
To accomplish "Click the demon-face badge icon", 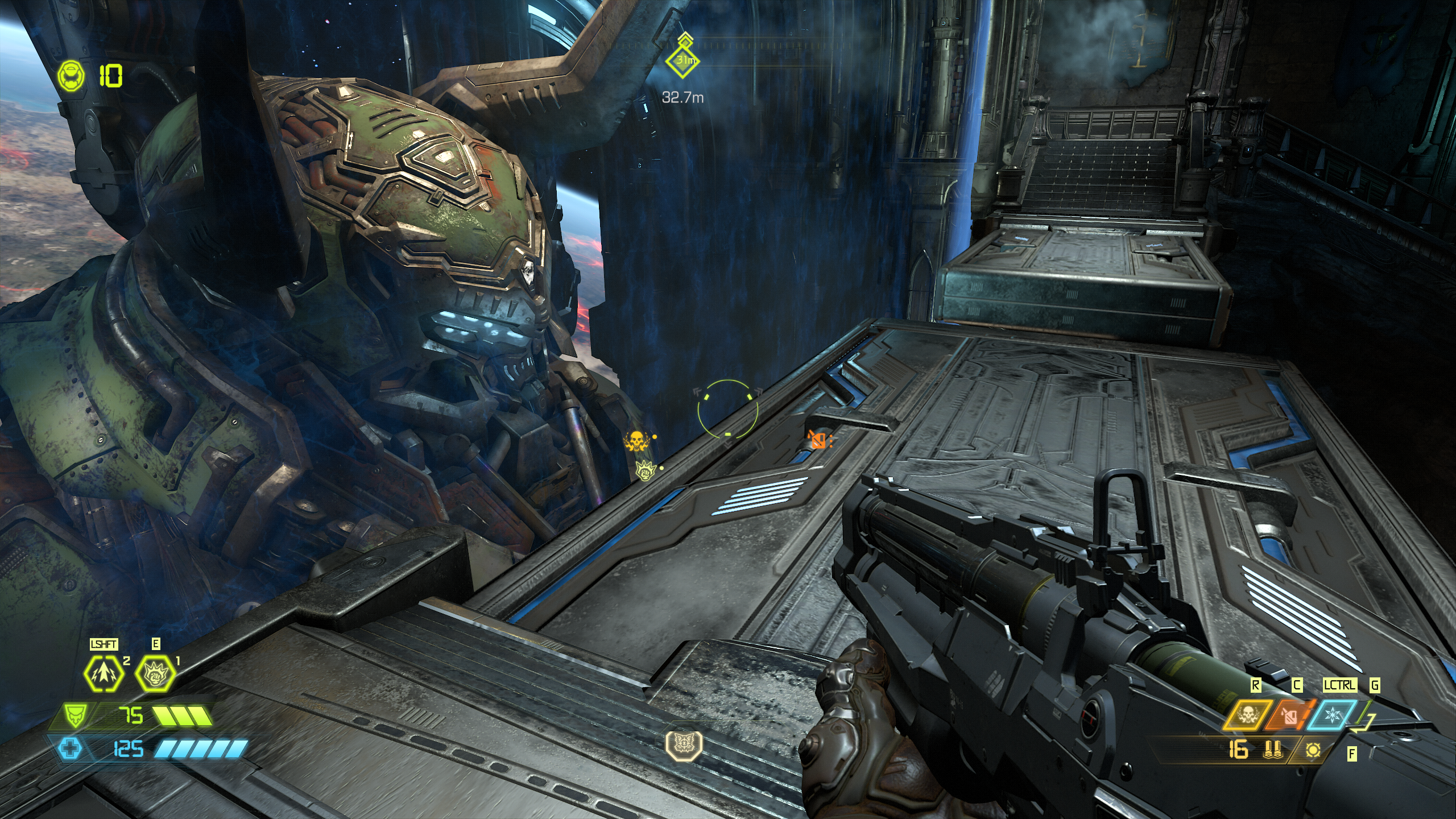I will [684, 744].
